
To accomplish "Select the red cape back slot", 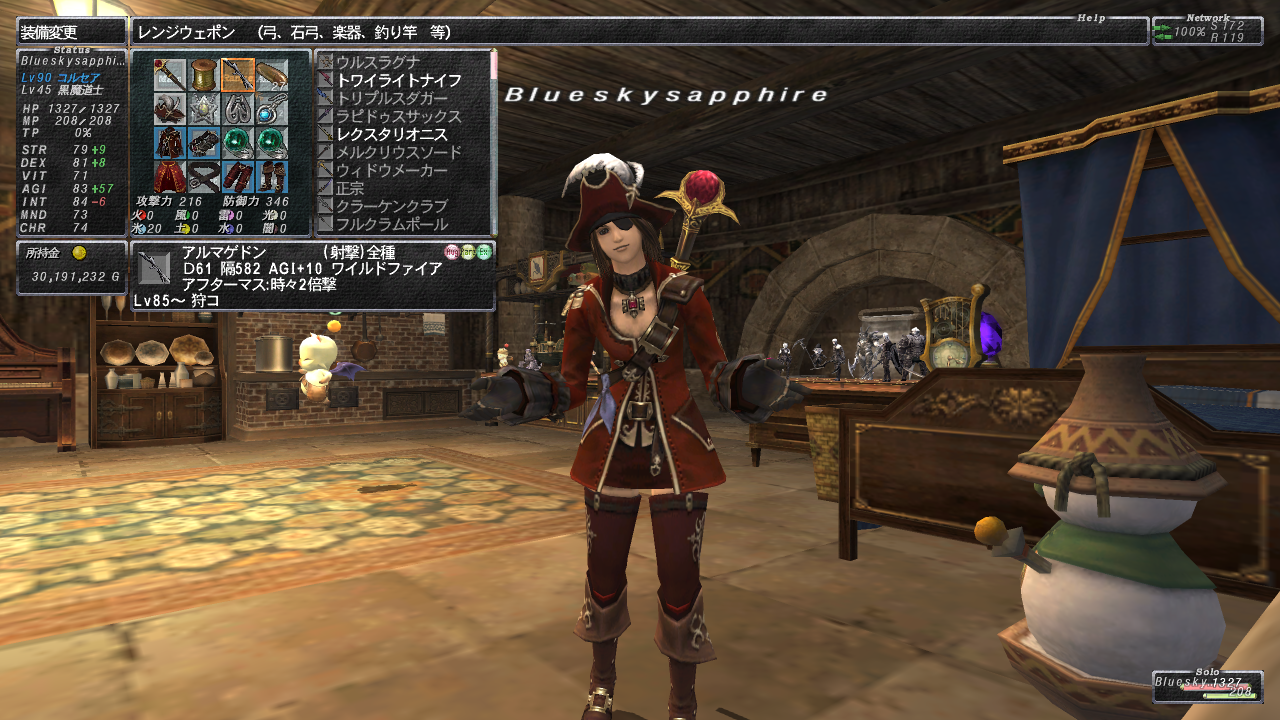I will coord(170,176).
